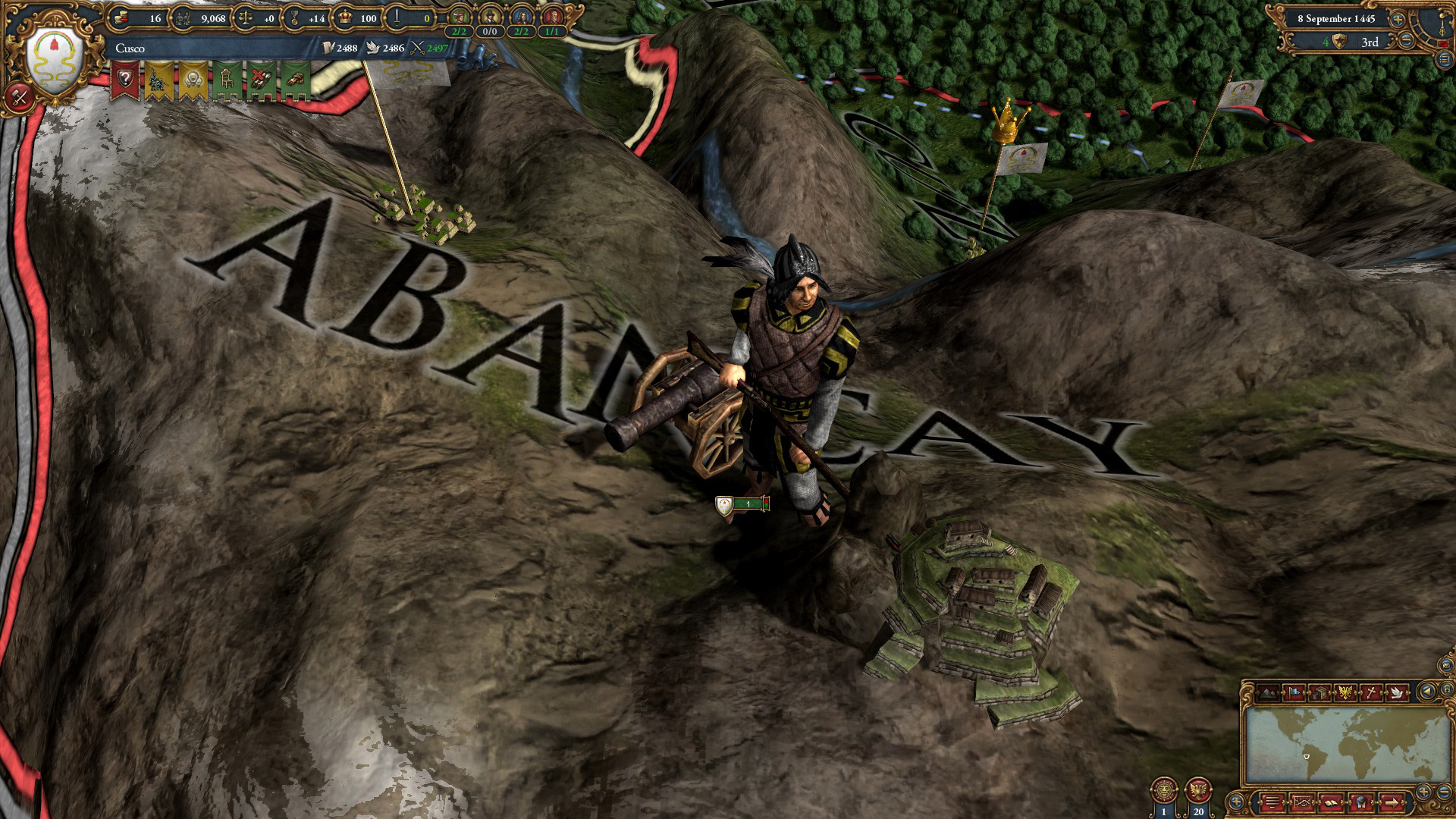Image resolution: width=1456 pixels, height=819 pixels.
Task: Click the yellow soldiers alert banner
Action: click(x=158, y=80)
